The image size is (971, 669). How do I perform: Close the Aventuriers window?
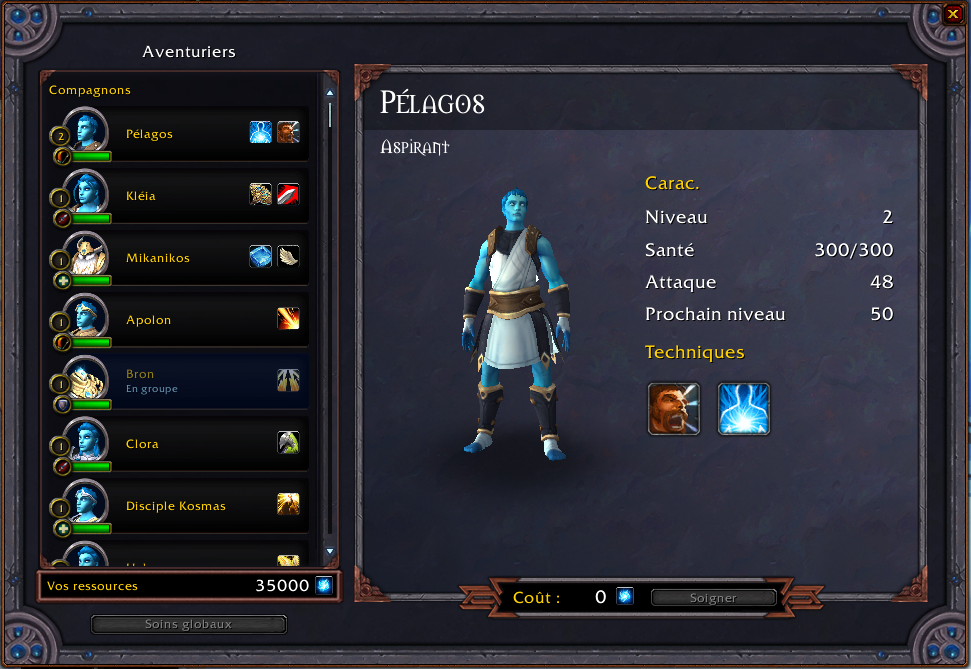[952, 14]
